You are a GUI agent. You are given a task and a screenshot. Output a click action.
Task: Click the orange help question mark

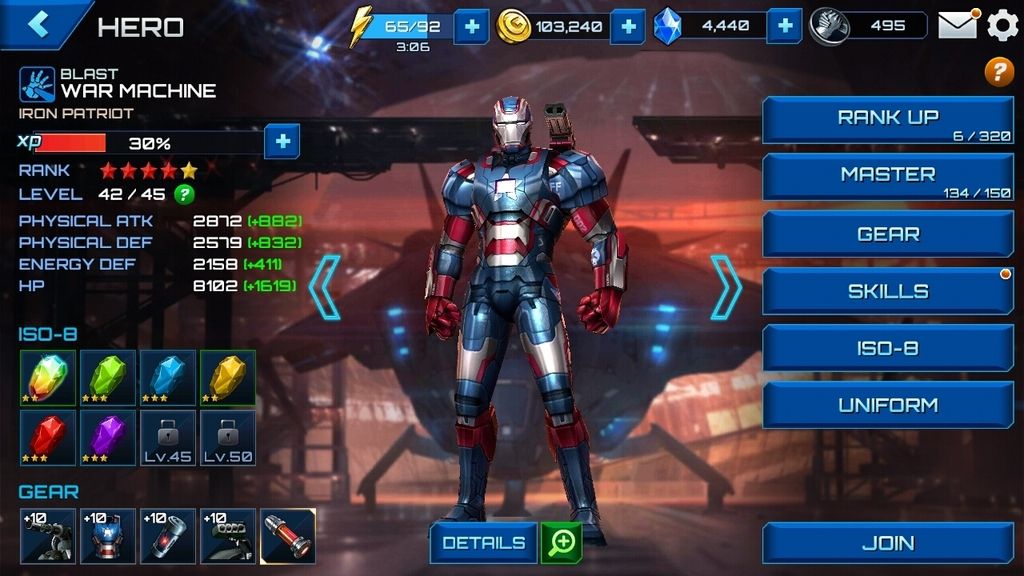(x=999, y=72)
